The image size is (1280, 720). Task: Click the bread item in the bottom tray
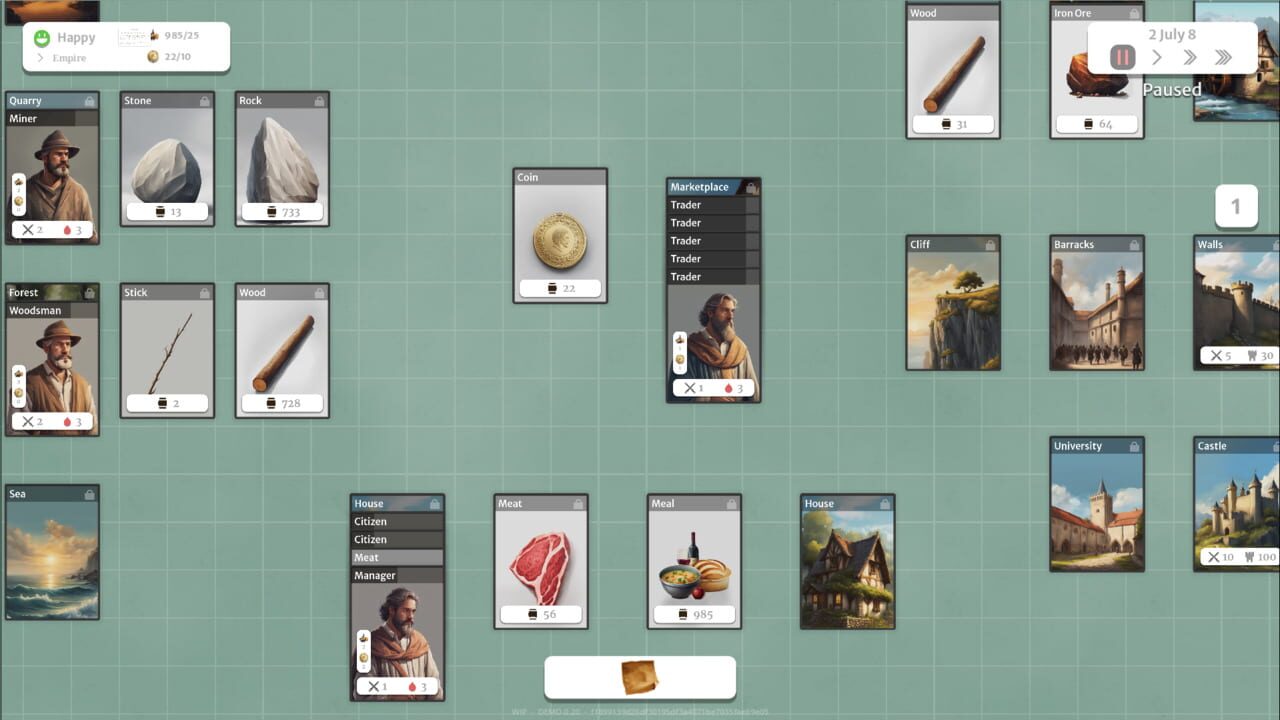[x=640, y=676]
